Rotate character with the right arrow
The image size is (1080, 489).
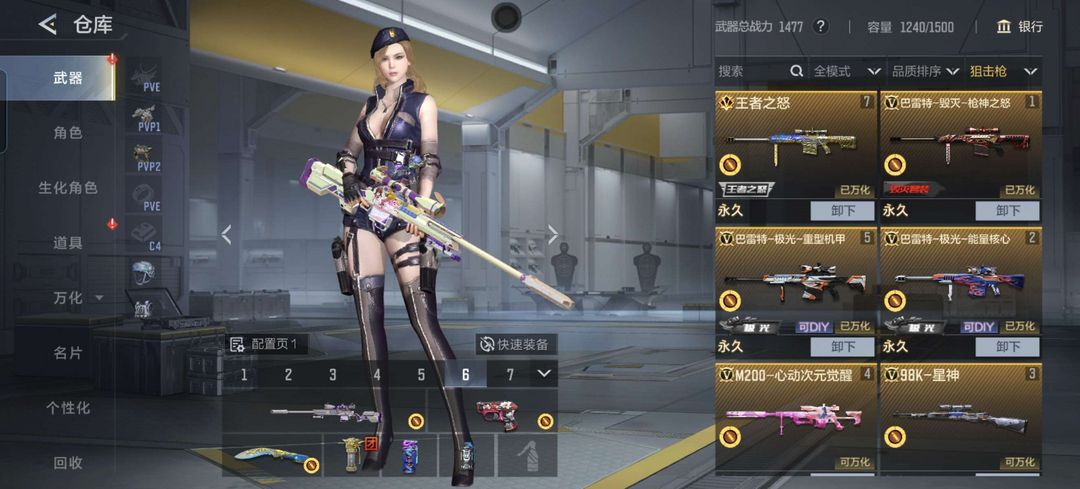pyautogui.click(x=553, y=234)
